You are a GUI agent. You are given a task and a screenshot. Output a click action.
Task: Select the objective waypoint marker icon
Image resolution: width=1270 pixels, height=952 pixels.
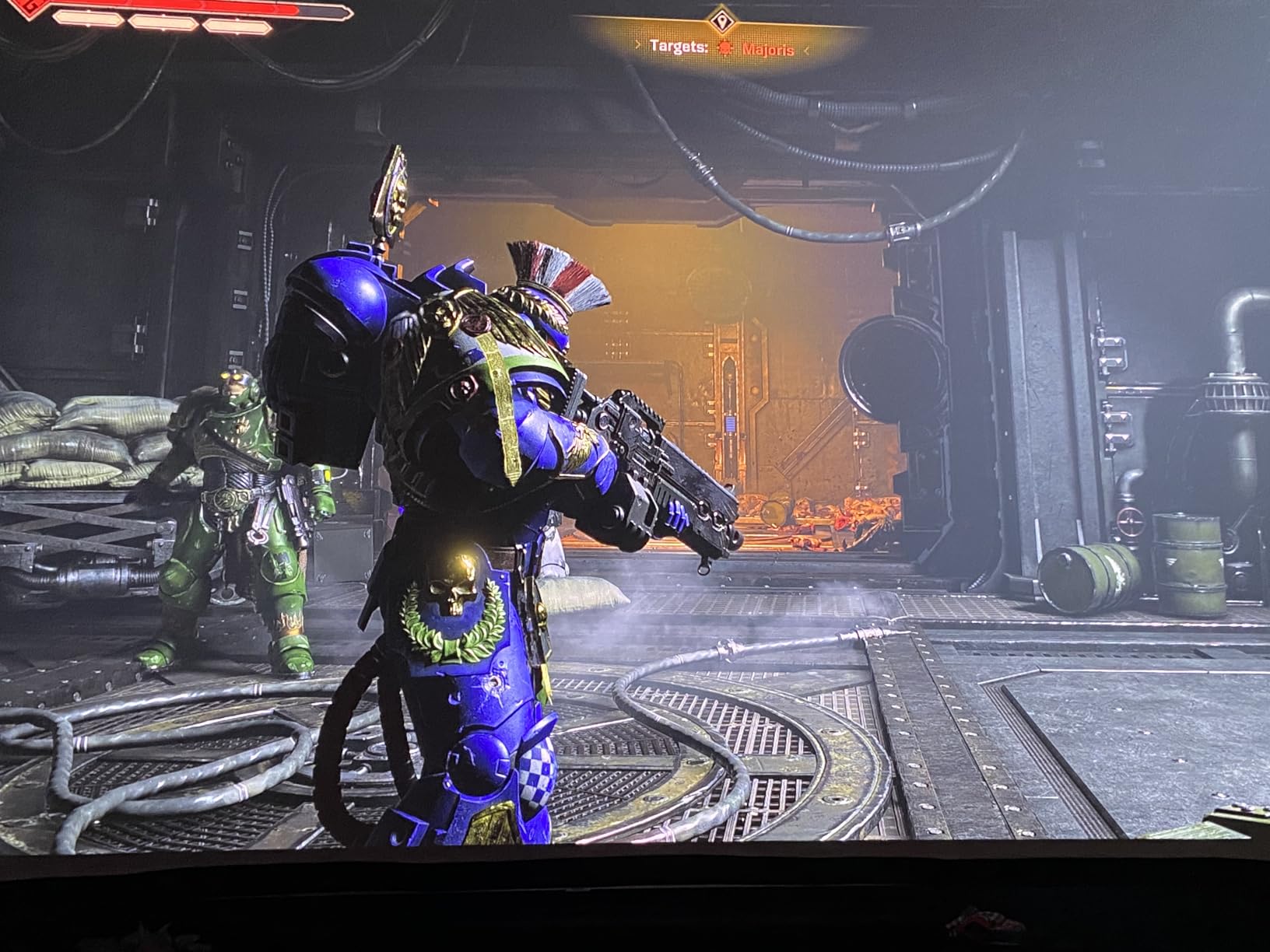(721, 20)
